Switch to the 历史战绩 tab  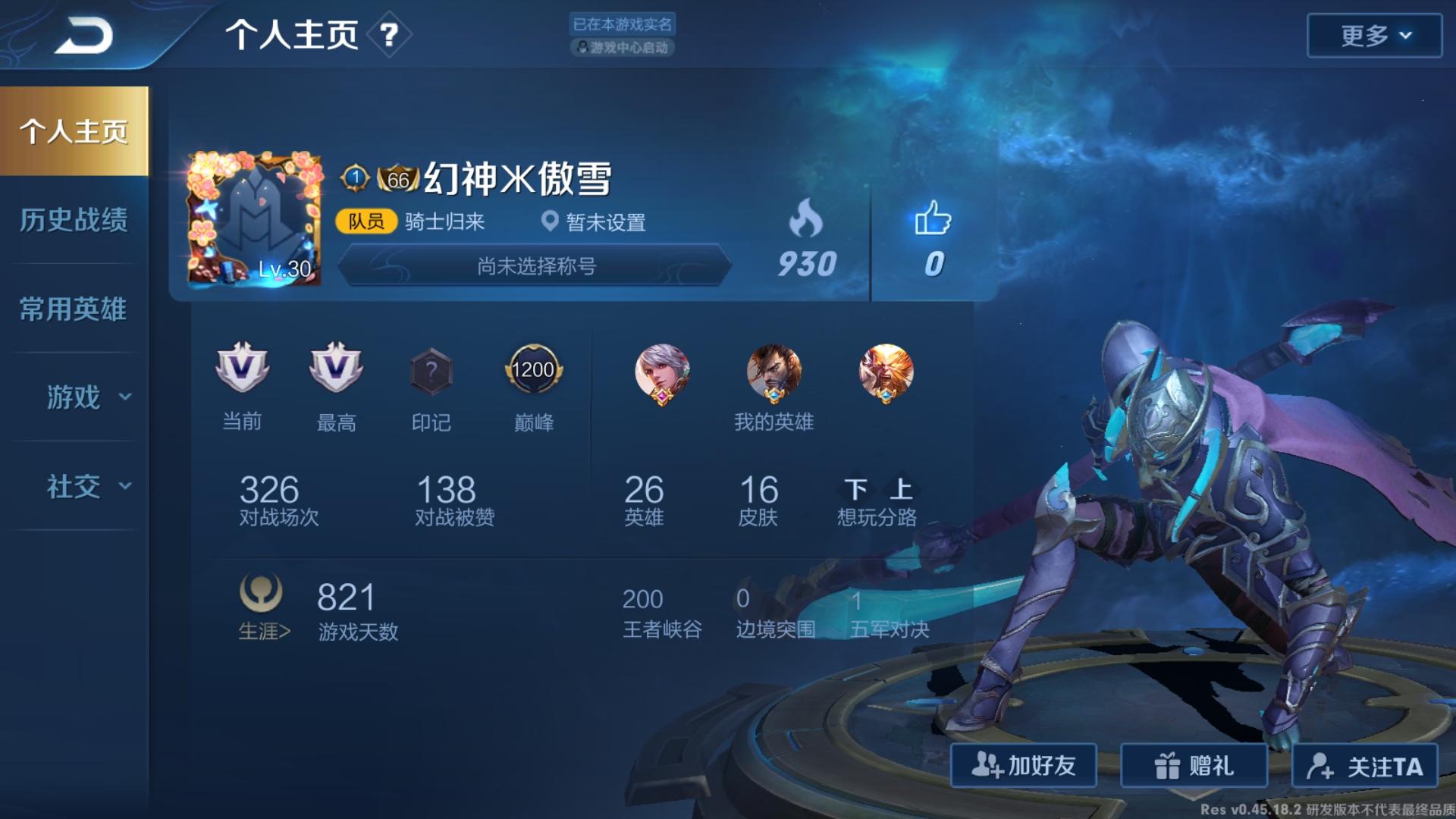coord(74,220)
